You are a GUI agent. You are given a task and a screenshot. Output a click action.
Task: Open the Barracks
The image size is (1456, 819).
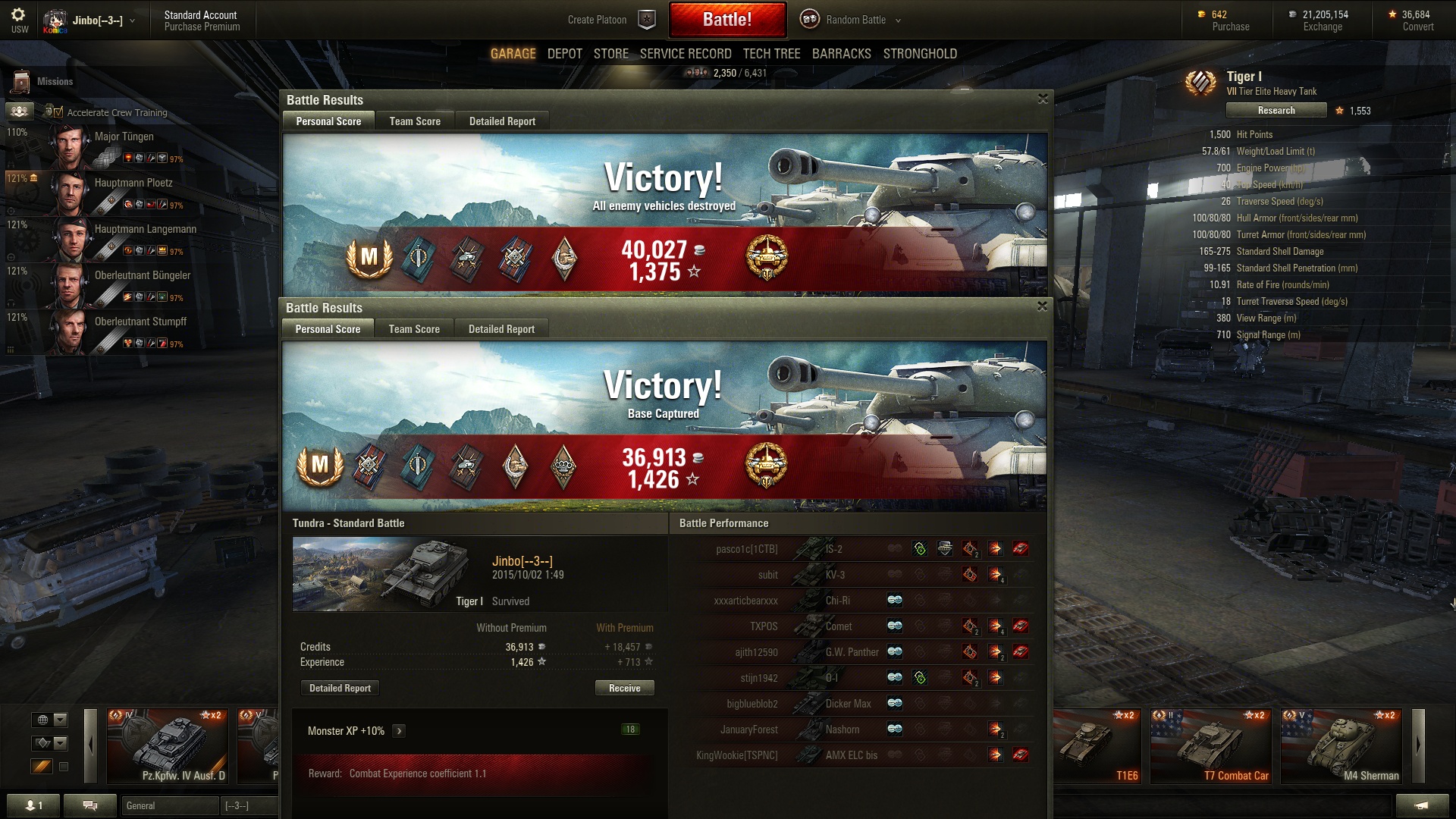point(841,54)
